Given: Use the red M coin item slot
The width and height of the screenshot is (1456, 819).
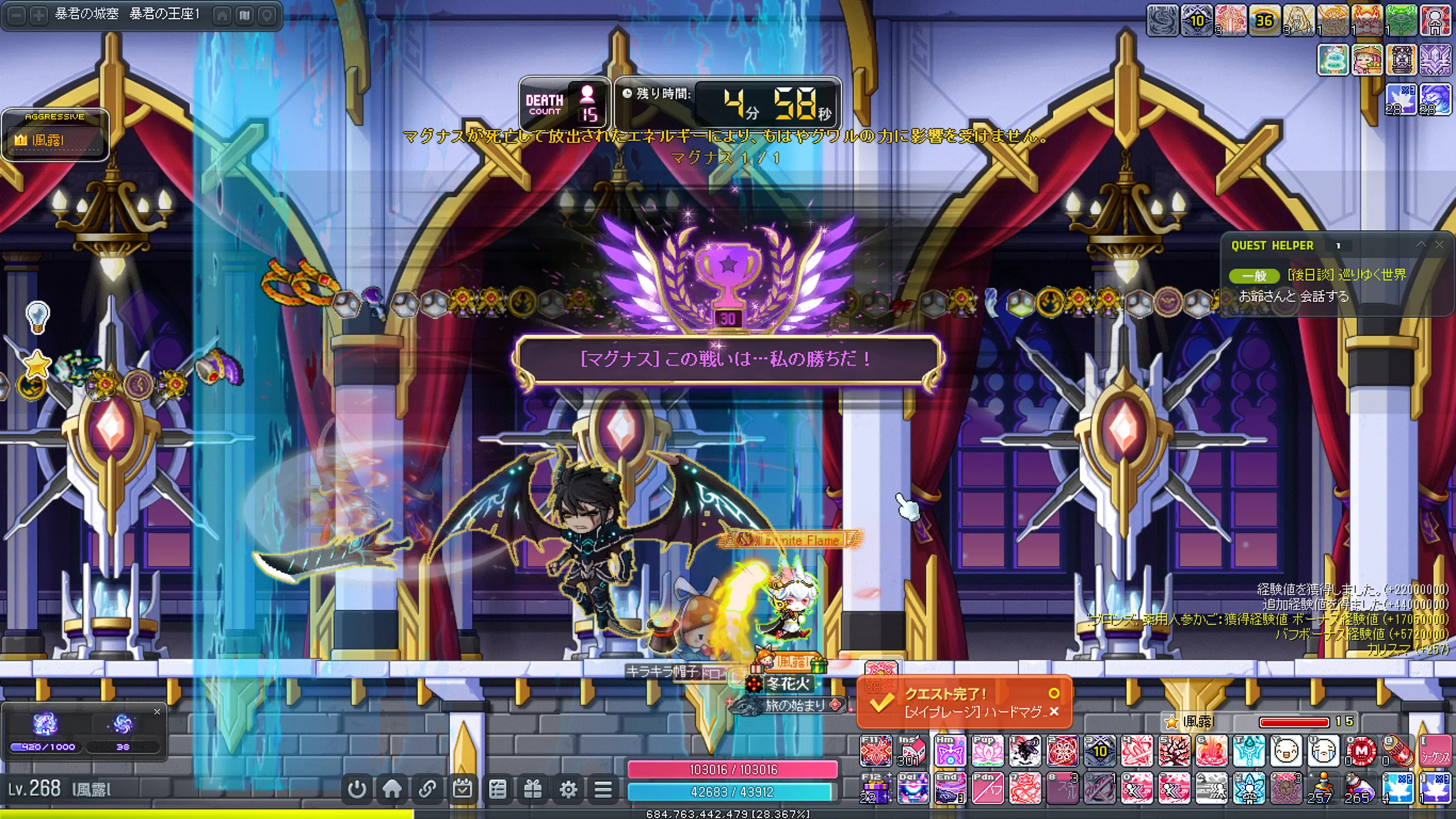Looking at the screenshot, I should (x=1361, y=751).
